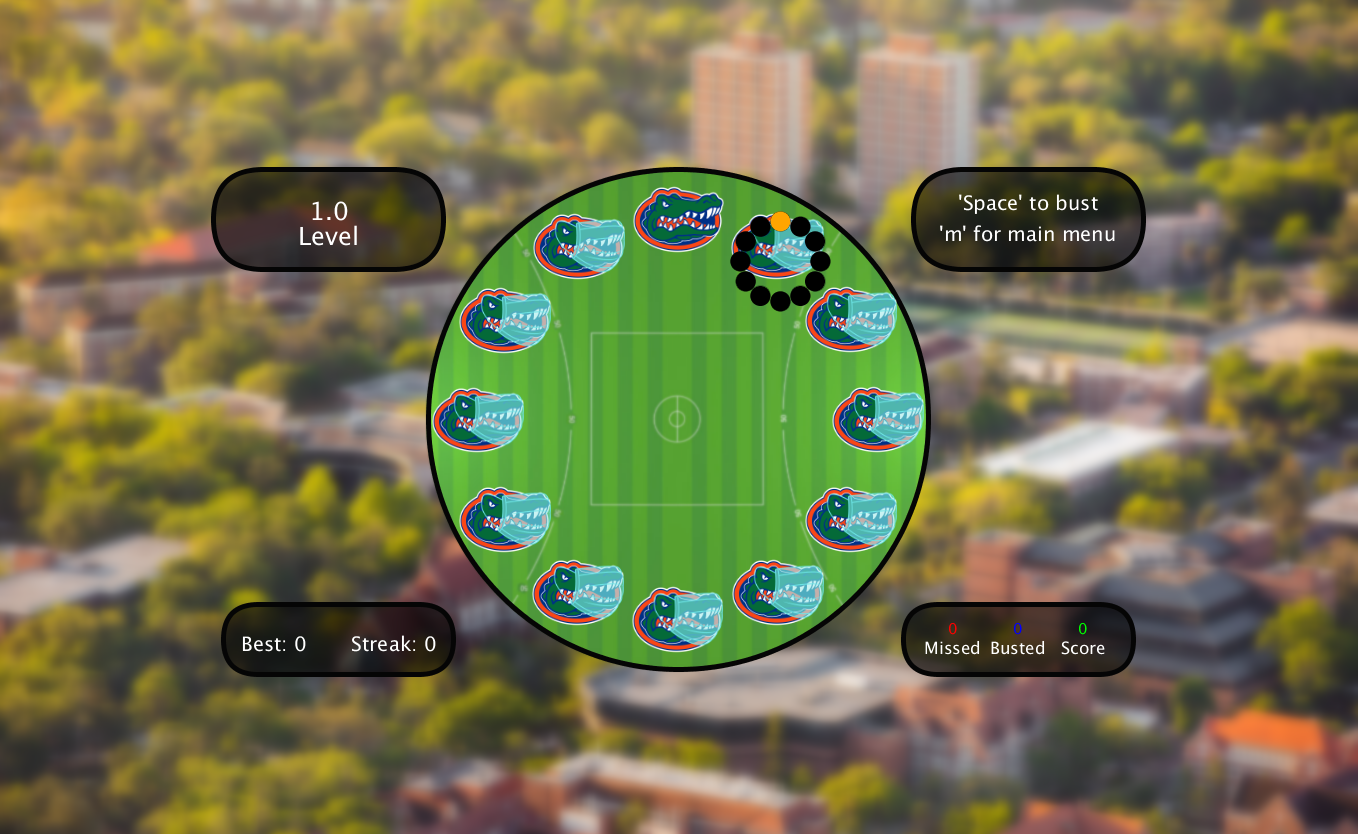The image size is (1358, 834).
Task: Click the orange timer dot above the active gator
Action: coord(780,220)
